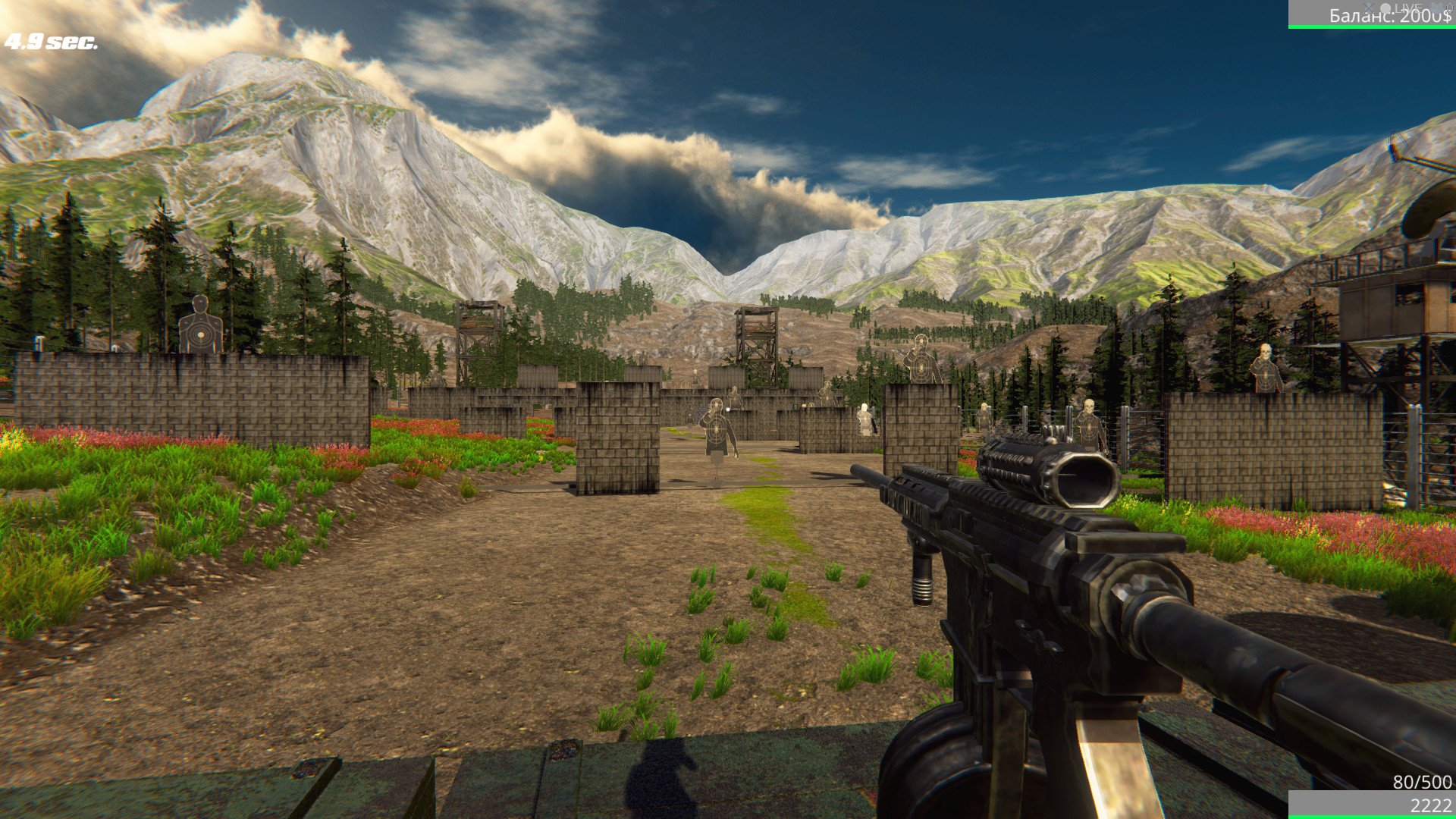Screen dimensions: 1456x819
Task: Click the X icon left of the LIVE label
Action: point(1369,8)
